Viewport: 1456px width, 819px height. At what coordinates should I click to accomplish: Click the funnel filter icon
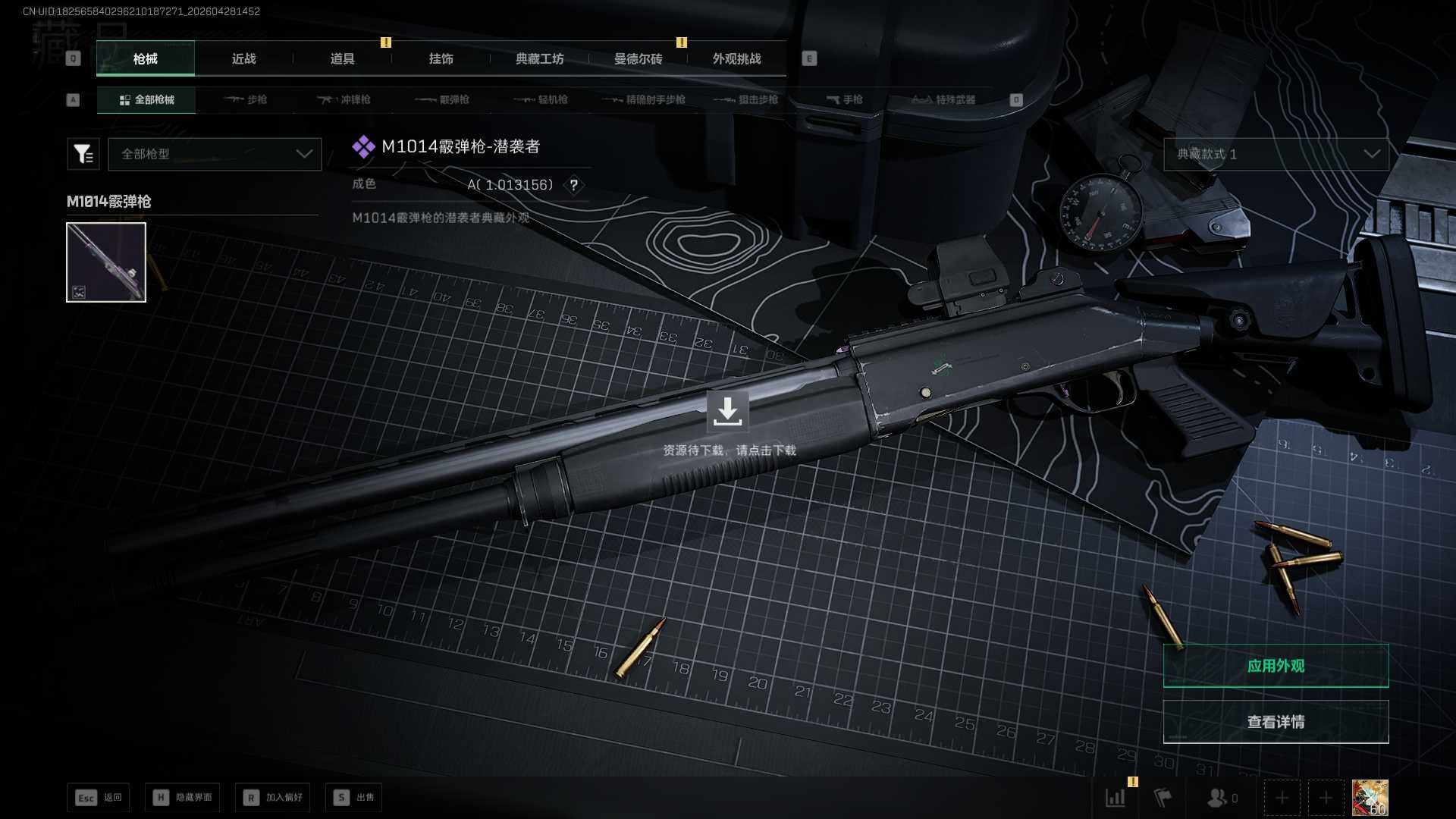83,154
